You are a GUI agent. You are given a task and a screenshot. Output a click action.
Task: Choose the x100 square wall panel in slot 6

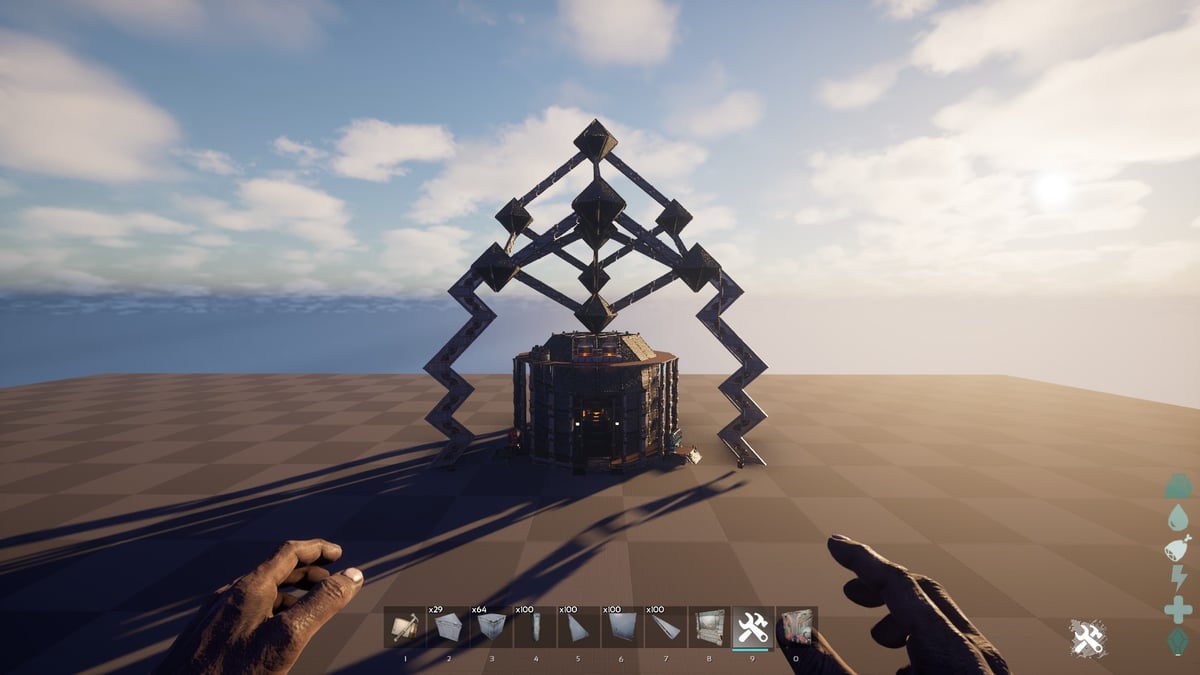(x=621, y=627)
